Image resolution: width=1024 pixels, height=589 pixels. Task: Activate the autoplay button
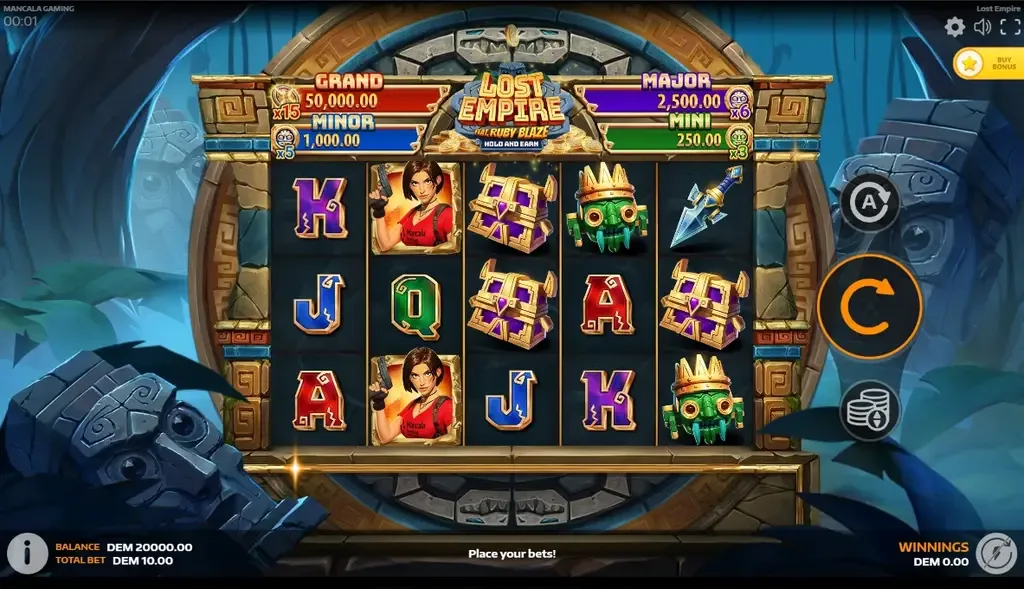click(x=869, y=204)
